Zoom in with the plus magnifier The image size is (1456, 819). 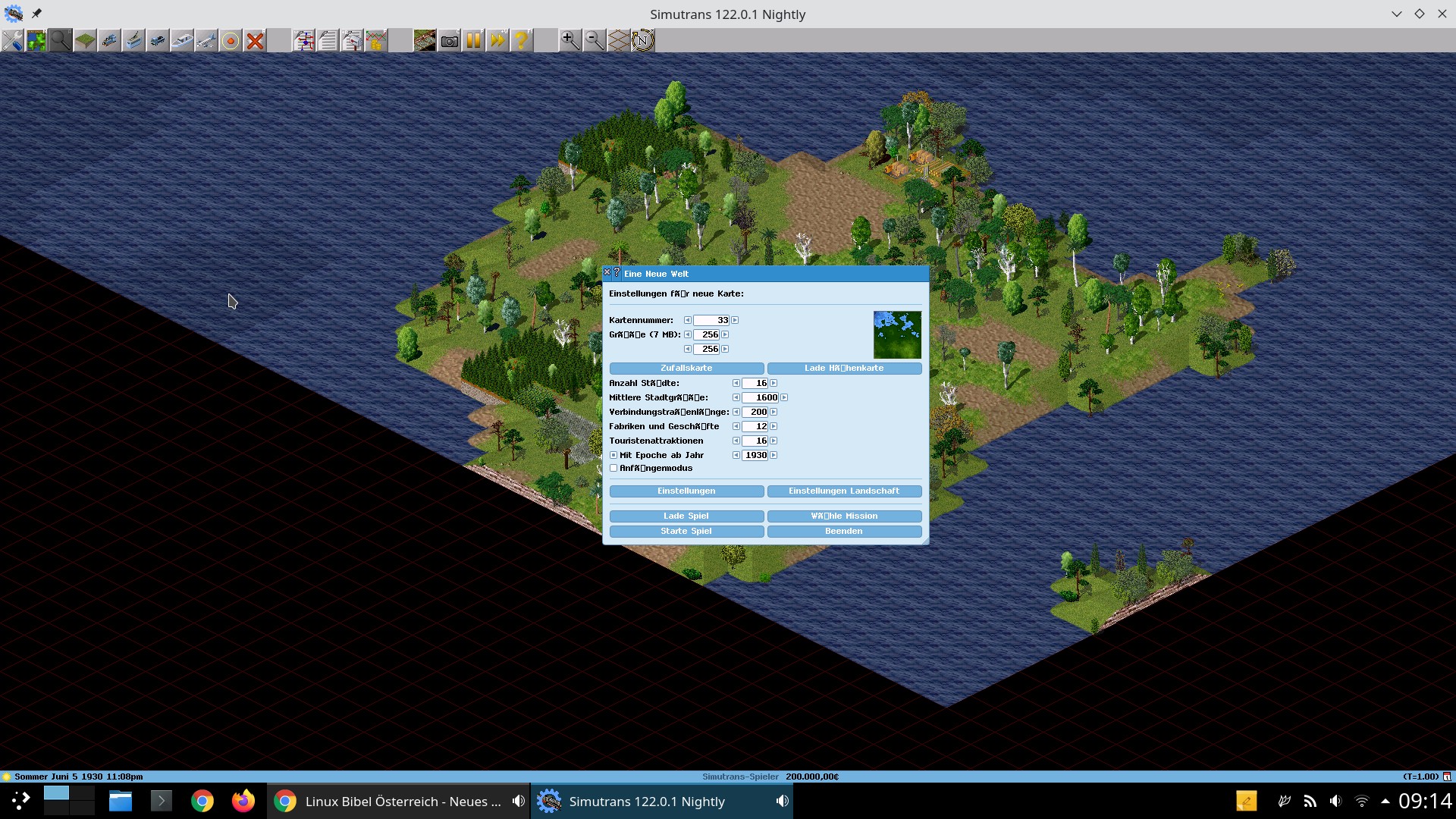(x=570, y=40)
